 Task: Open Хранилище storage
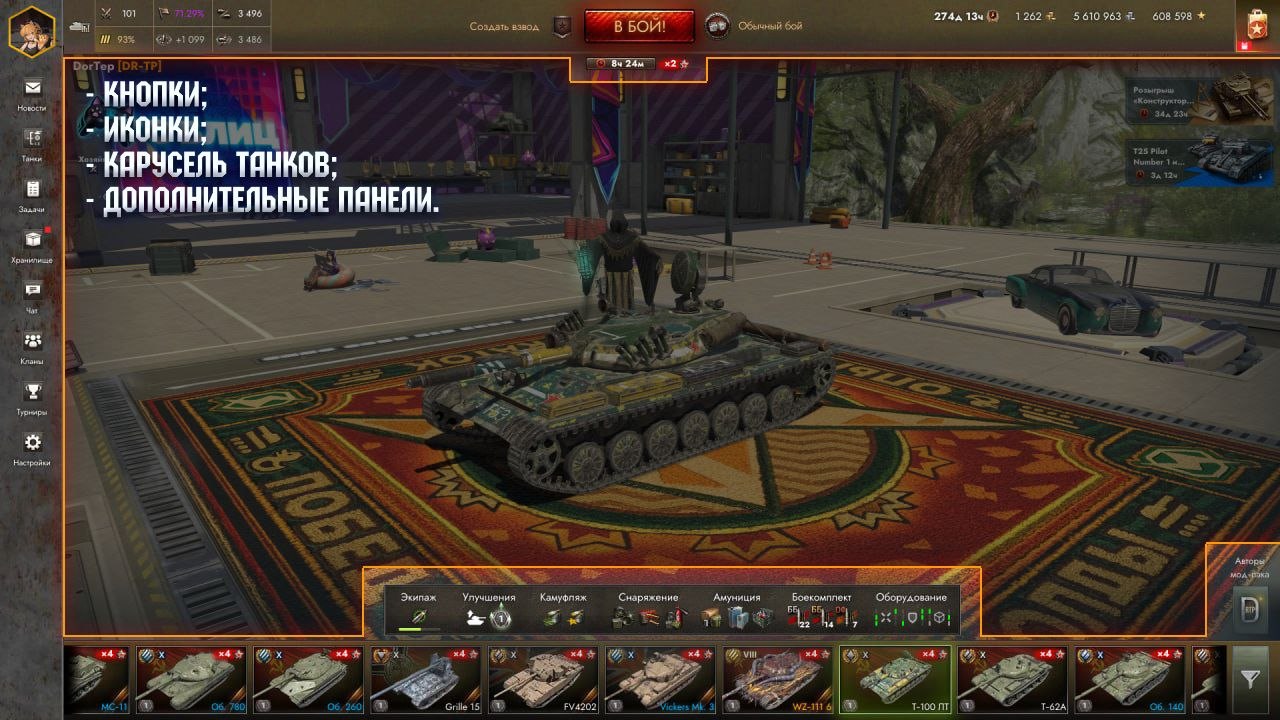coord(32,246)
